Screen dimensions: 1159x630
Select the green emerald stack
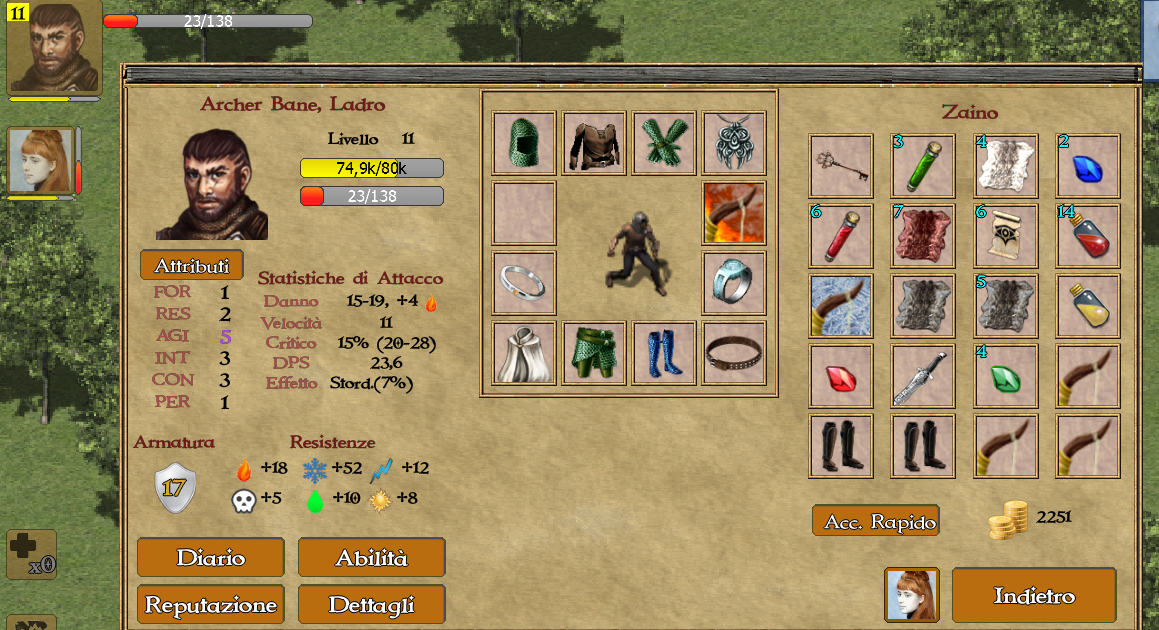point(1006,376)
